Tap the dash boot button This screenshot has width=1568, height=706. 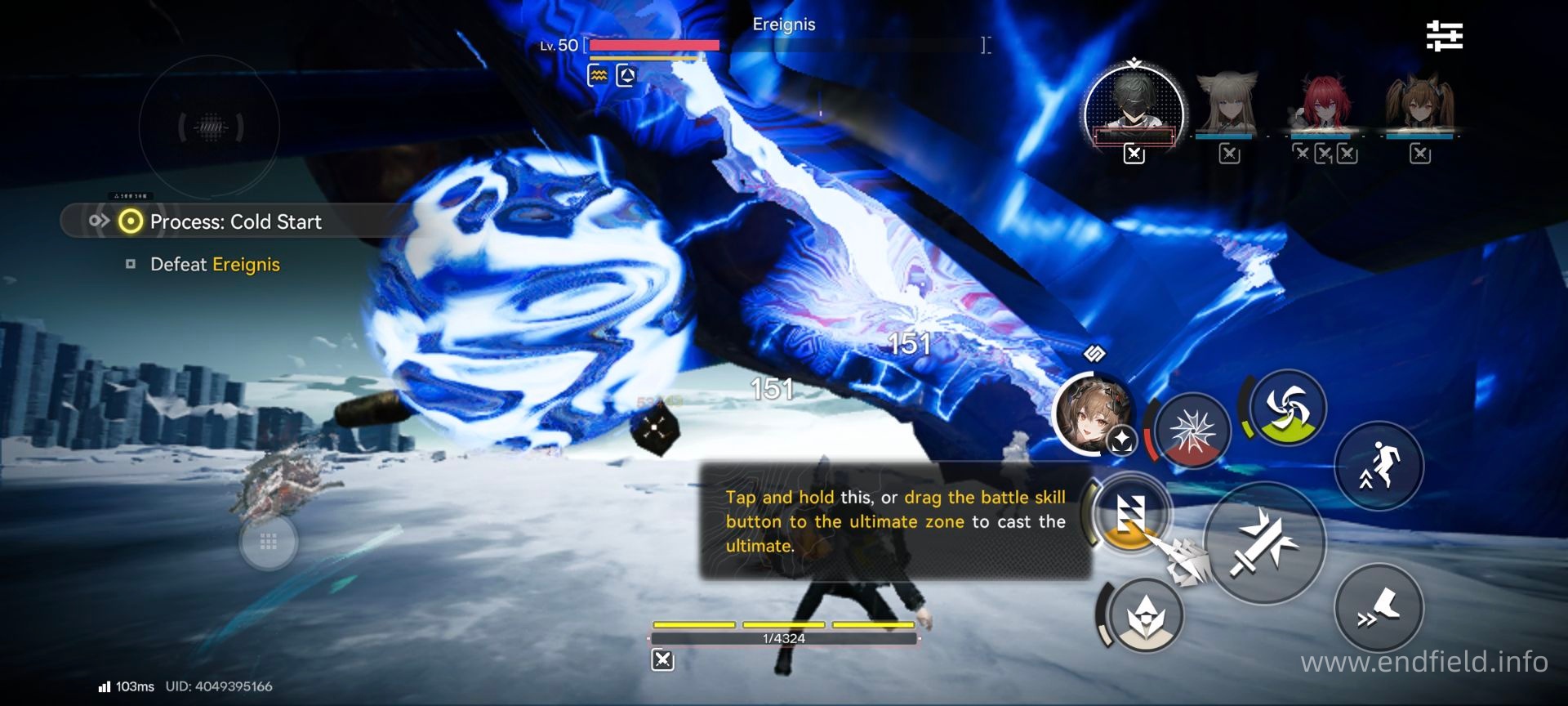point(1379,609)
